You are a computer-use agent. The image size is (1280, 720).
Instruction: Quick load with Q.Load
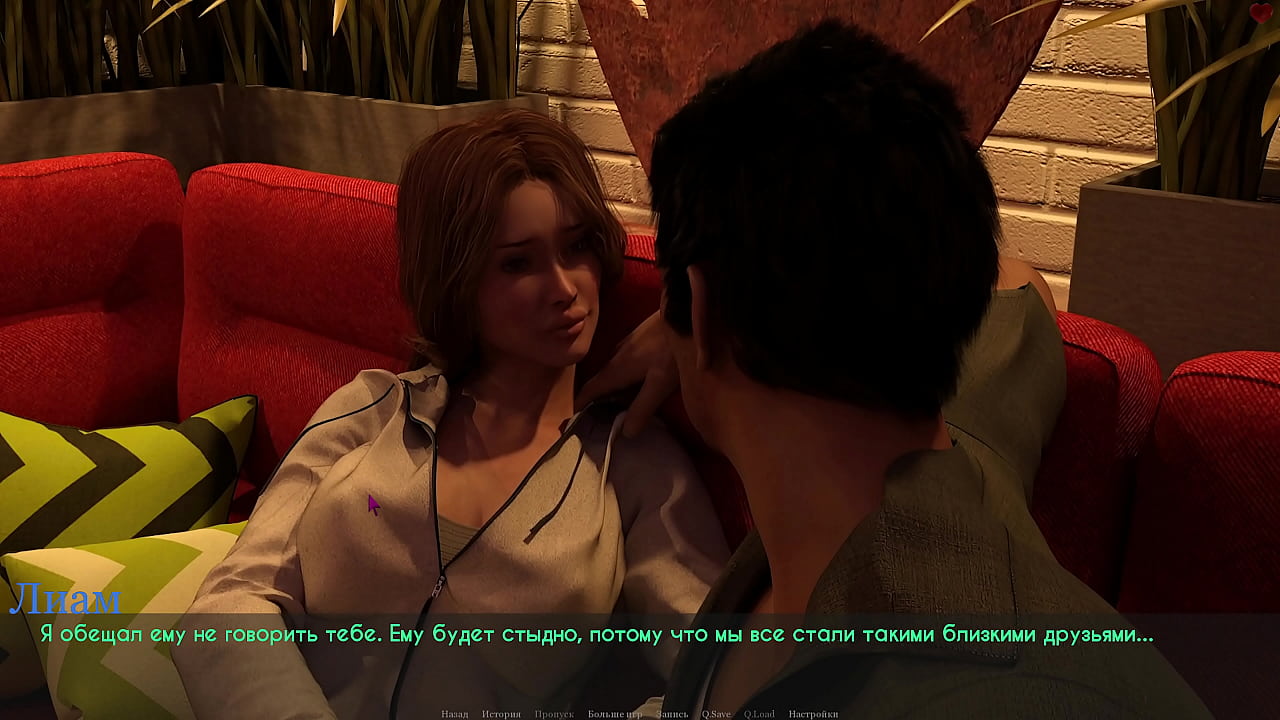tap(759, 714)
